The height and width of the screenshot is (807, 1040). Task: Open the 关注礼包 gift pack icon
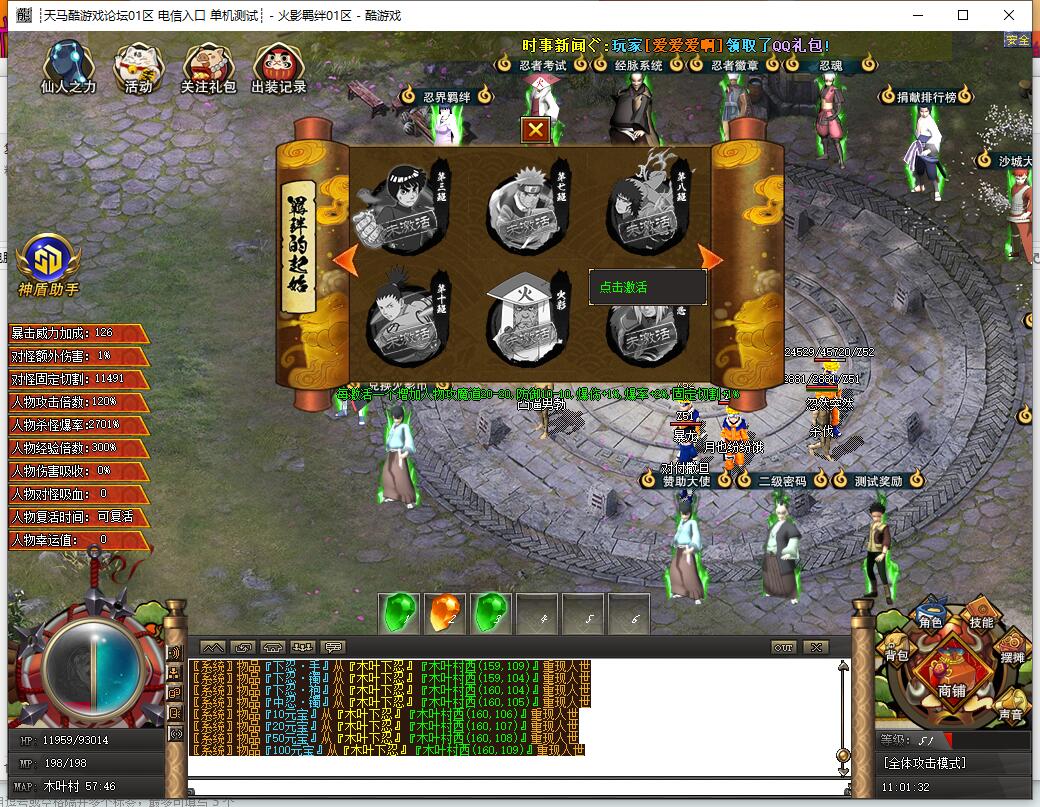click(x=208, y=67)
